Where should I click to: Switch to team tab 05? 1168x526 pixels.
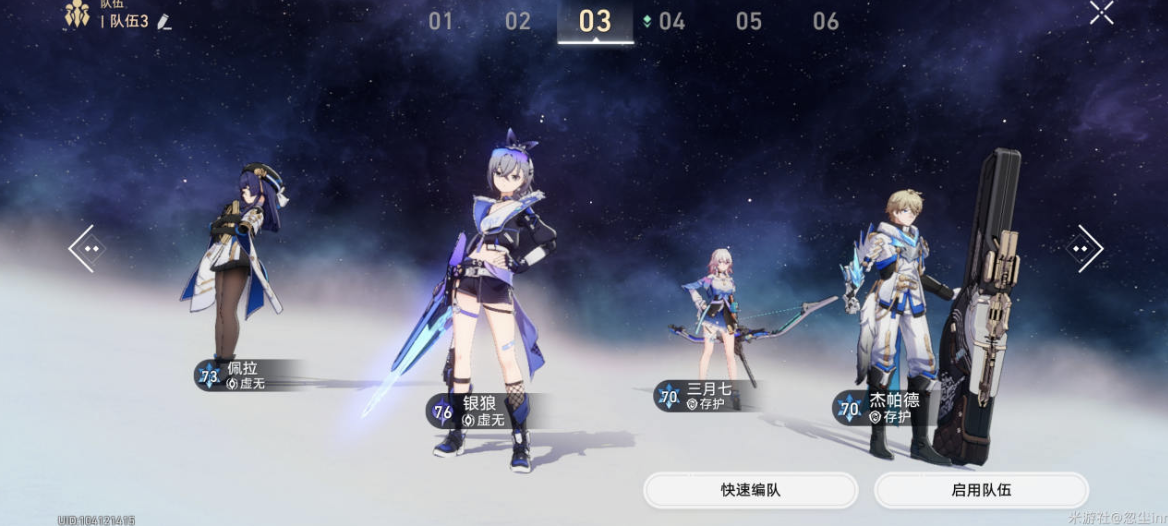(748, 21)
